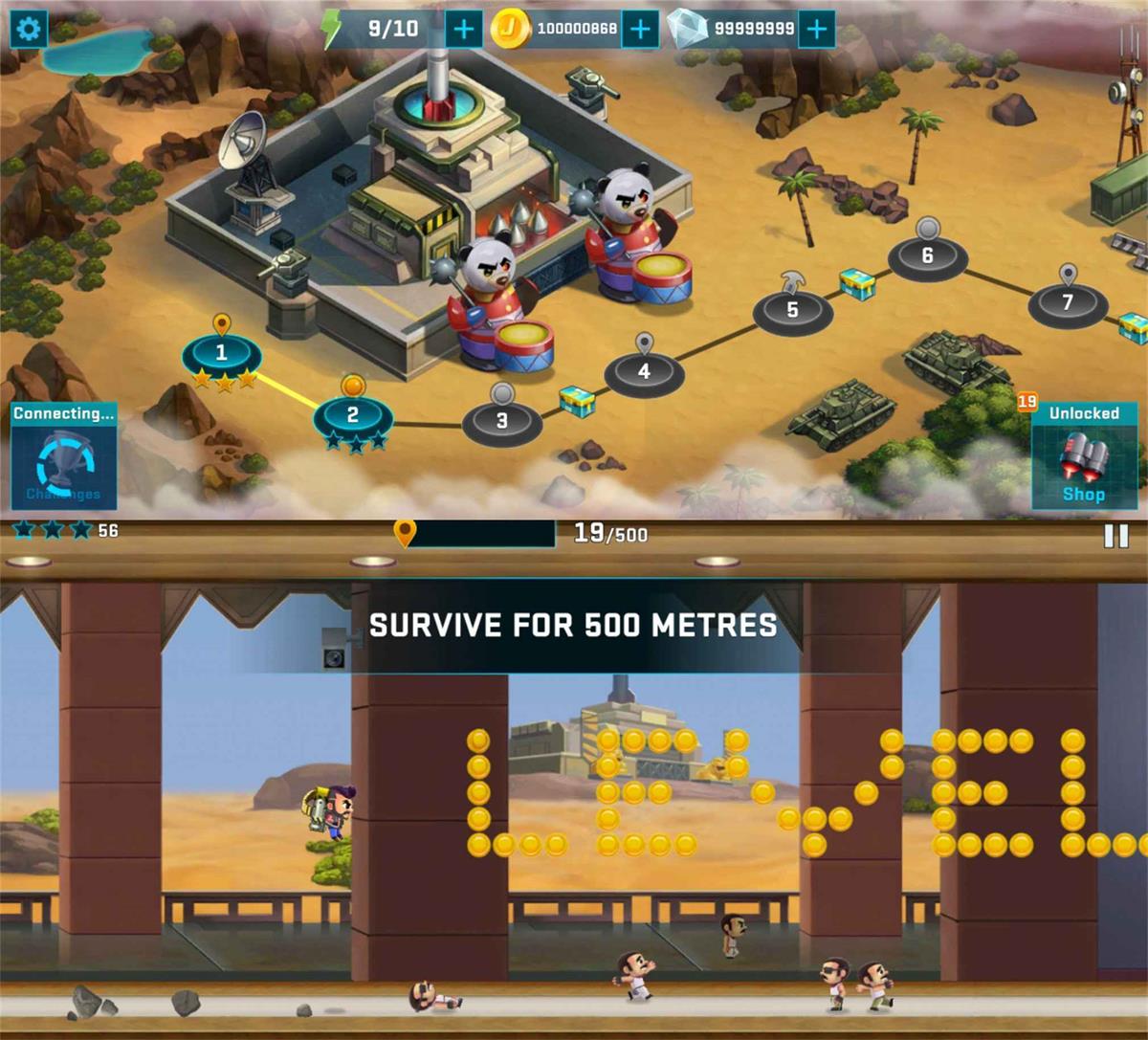Select level 5 map node

point(792,310)
